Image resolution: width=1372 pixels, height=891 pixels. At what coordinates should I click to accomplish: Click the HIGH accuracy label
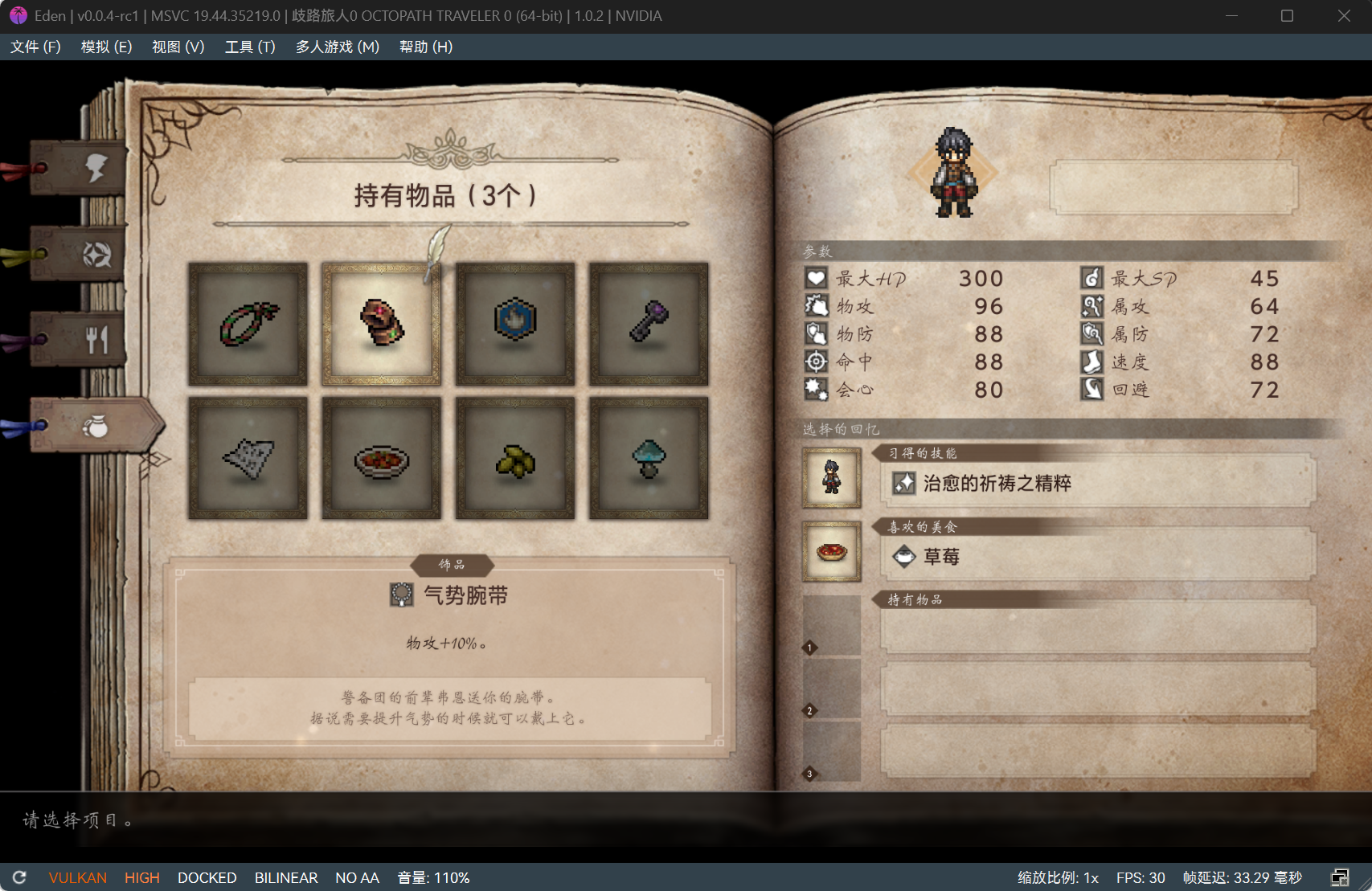[x=141, y=877]
